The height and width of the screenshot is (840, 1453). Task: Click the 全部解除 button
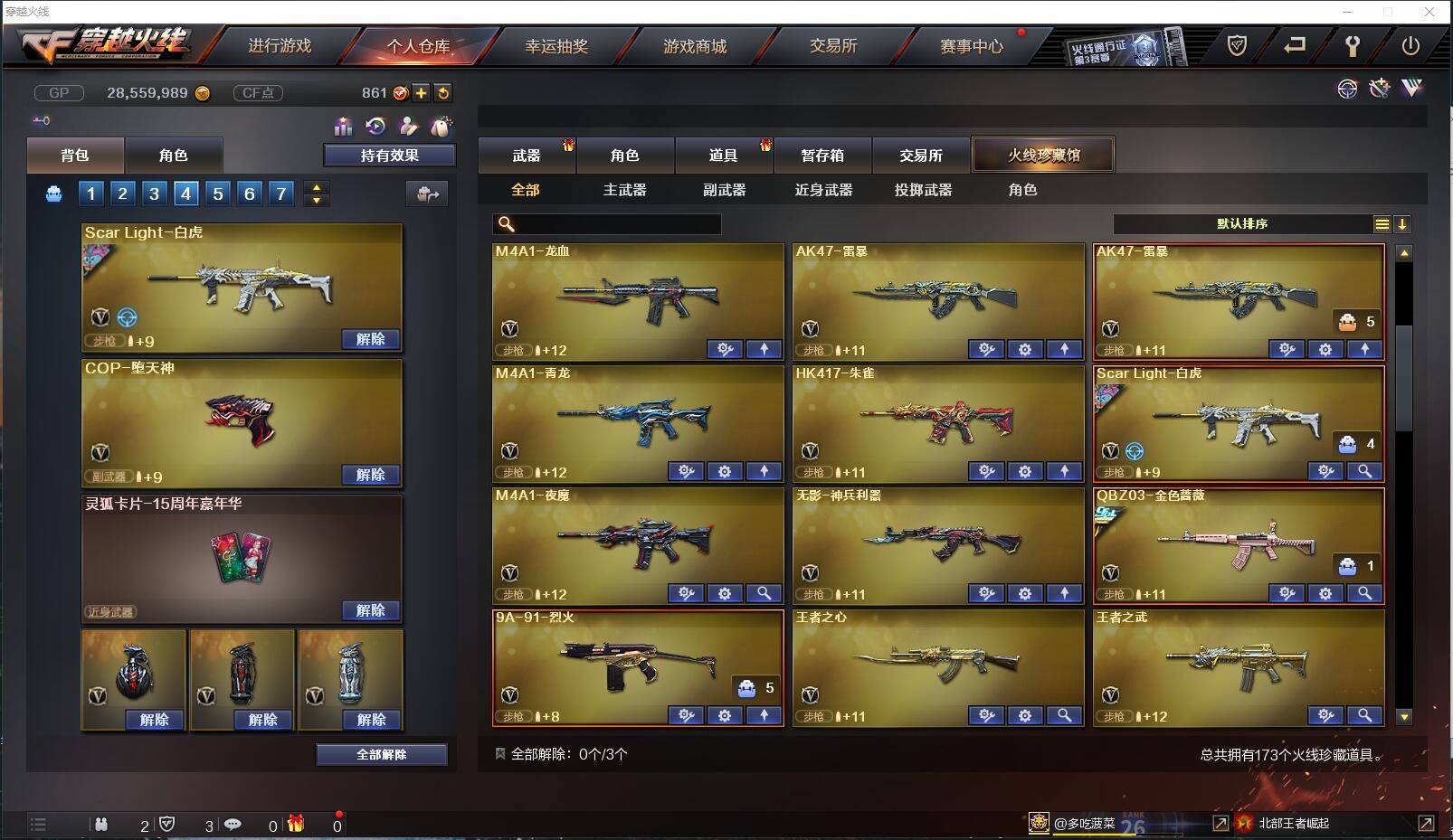click(x=381, y=754)
